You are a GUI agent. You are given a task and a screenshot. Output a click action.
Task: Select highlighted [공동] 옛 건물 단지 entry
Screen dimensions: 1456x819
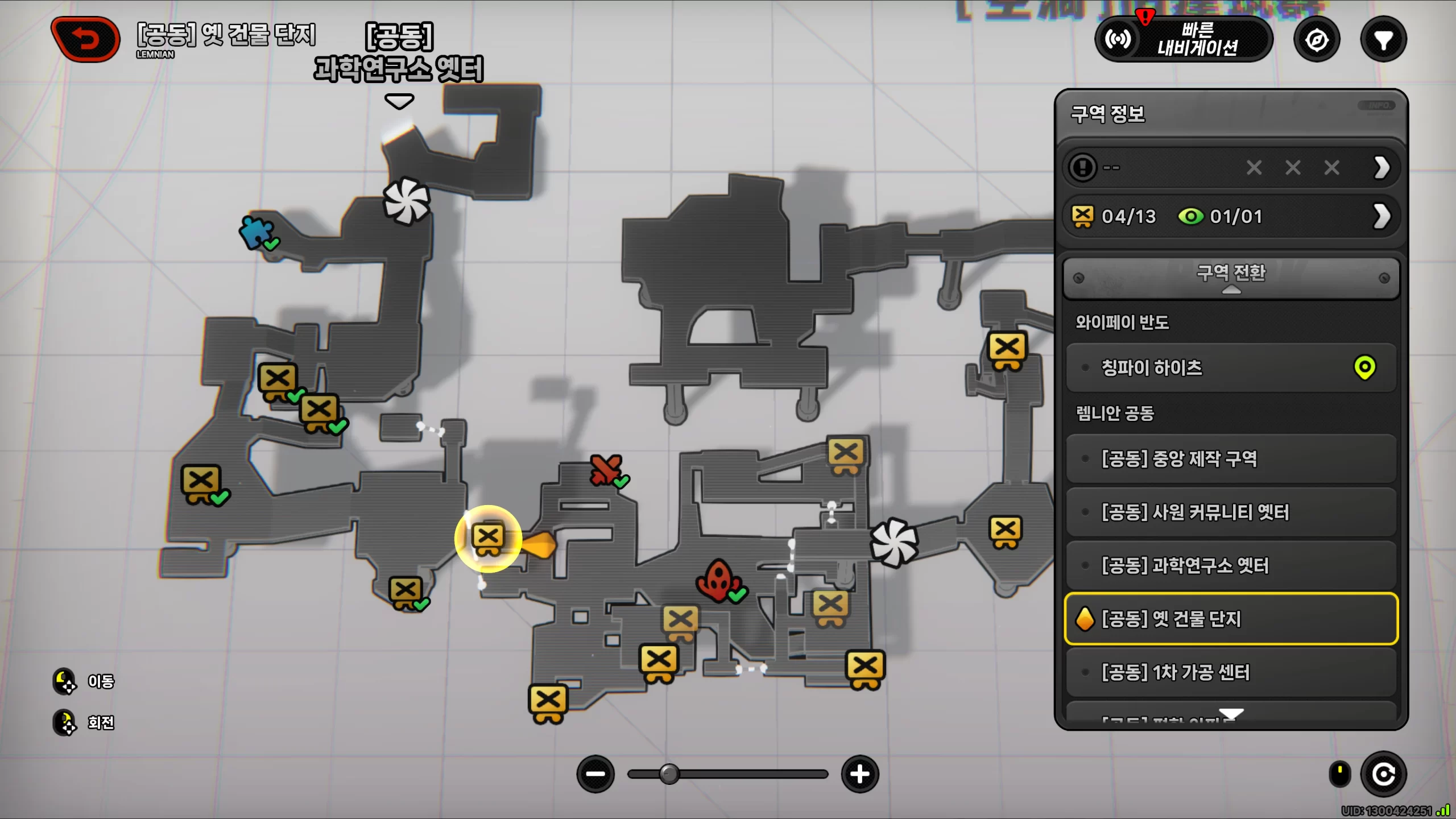[x=1231, y=619]
